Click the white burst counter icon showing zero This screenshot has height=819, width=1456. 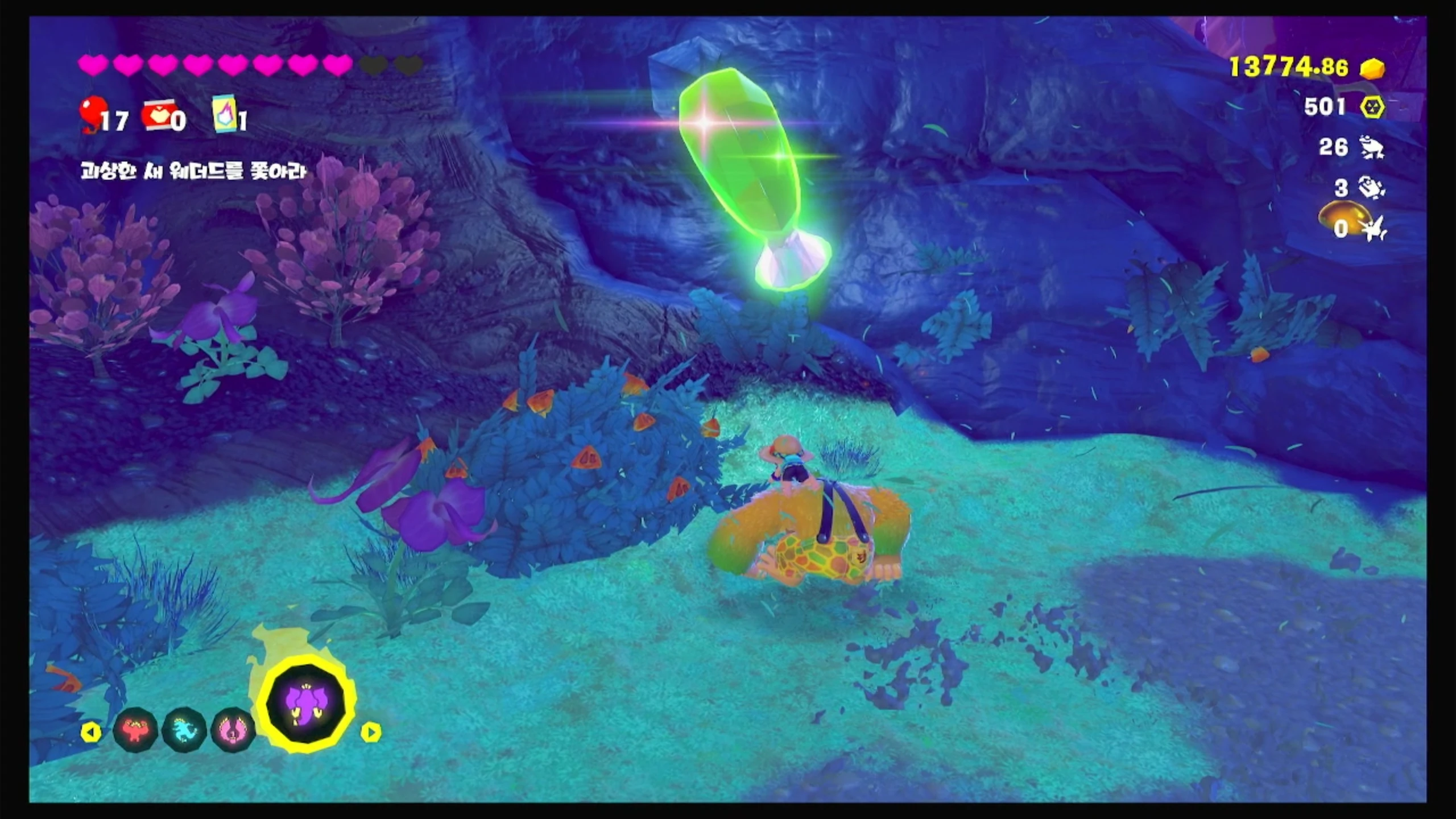tap(1374, 229)
